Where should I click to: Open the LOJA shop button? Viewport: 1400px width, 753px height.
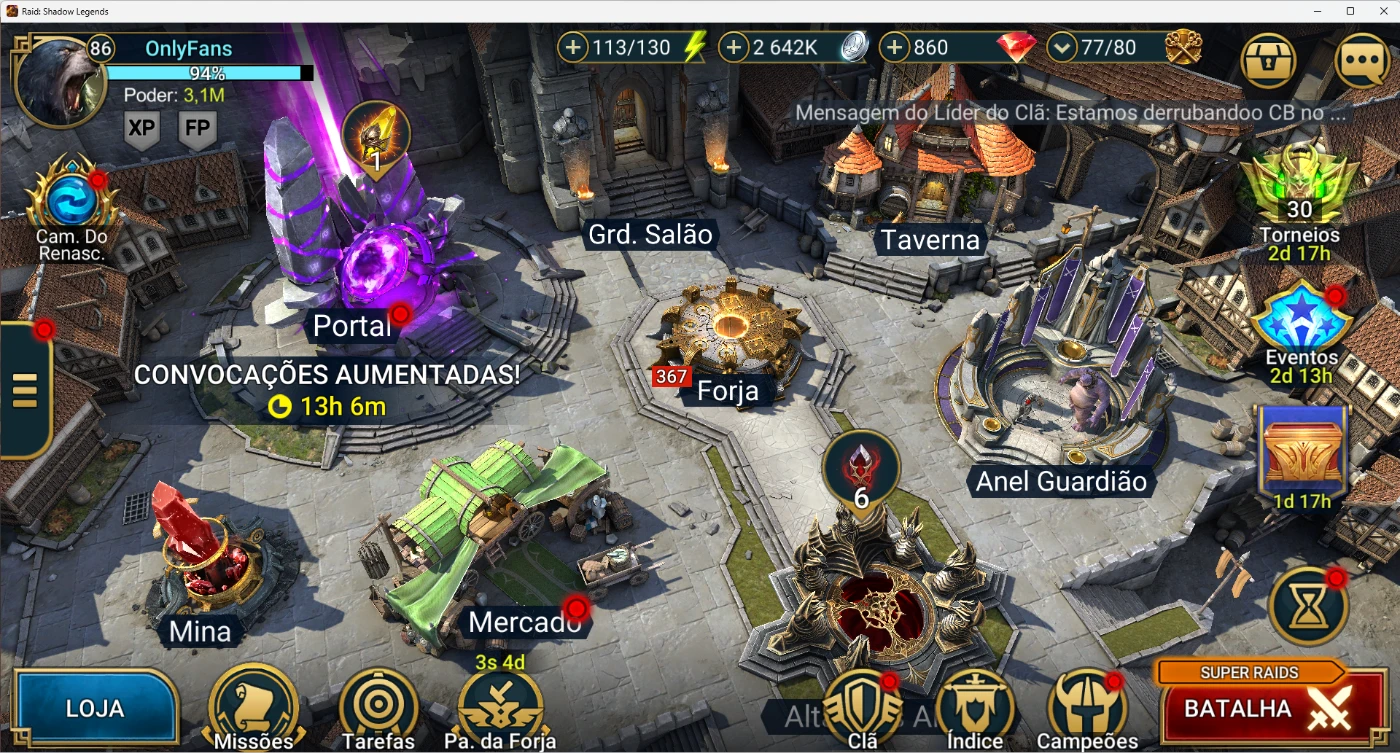(x=95, y=708)
